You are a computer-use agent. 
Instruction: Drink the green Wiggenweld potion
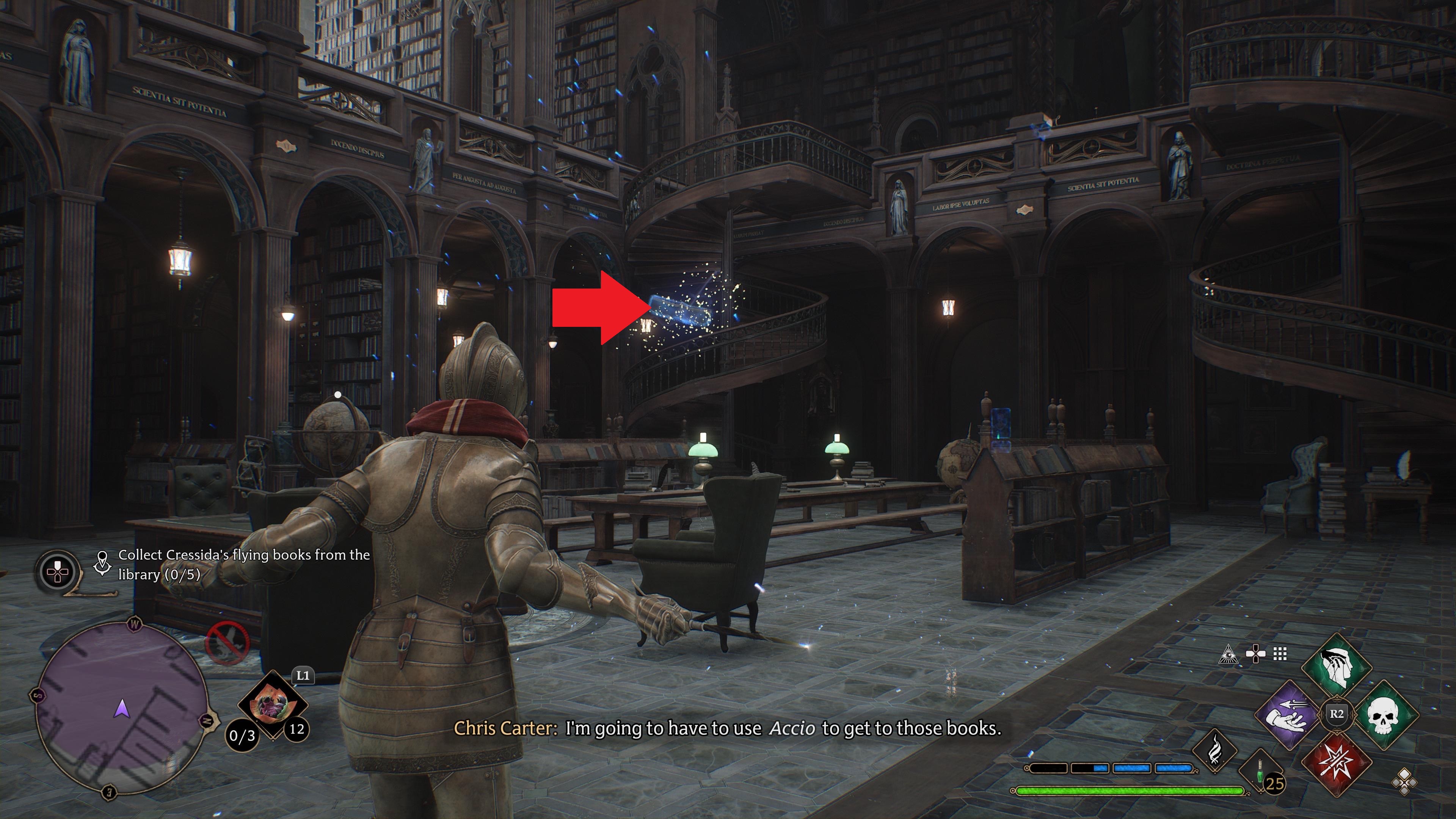[1260, 772]
